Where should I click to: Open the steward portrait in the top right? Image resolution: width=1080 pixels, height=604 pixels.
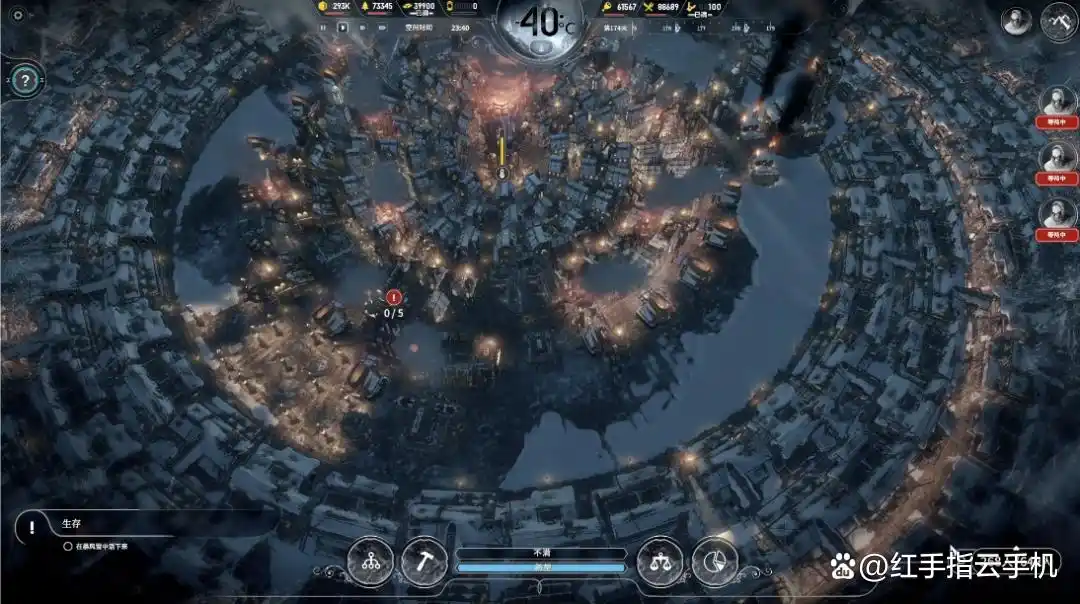pyautogui.click(x=1017, y=21)
